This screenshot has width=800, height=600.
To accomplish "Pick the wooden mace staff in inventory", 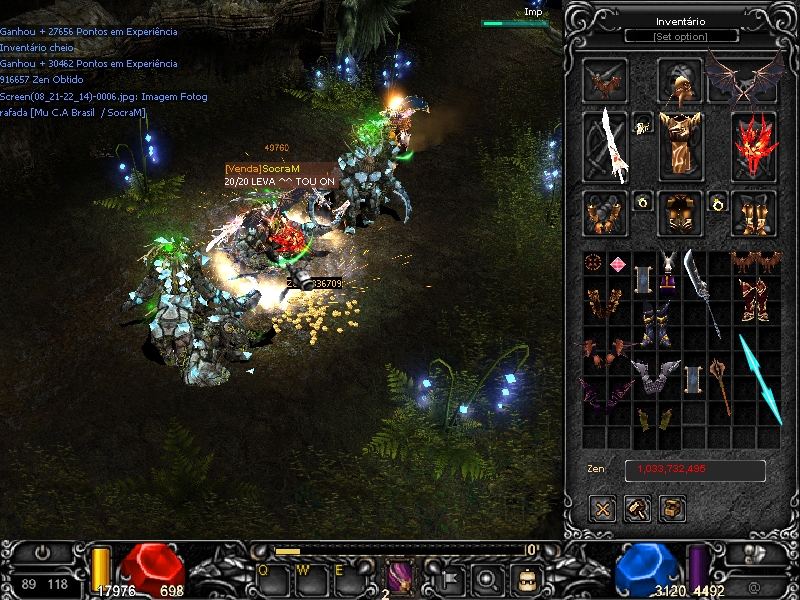I will 720,383.
